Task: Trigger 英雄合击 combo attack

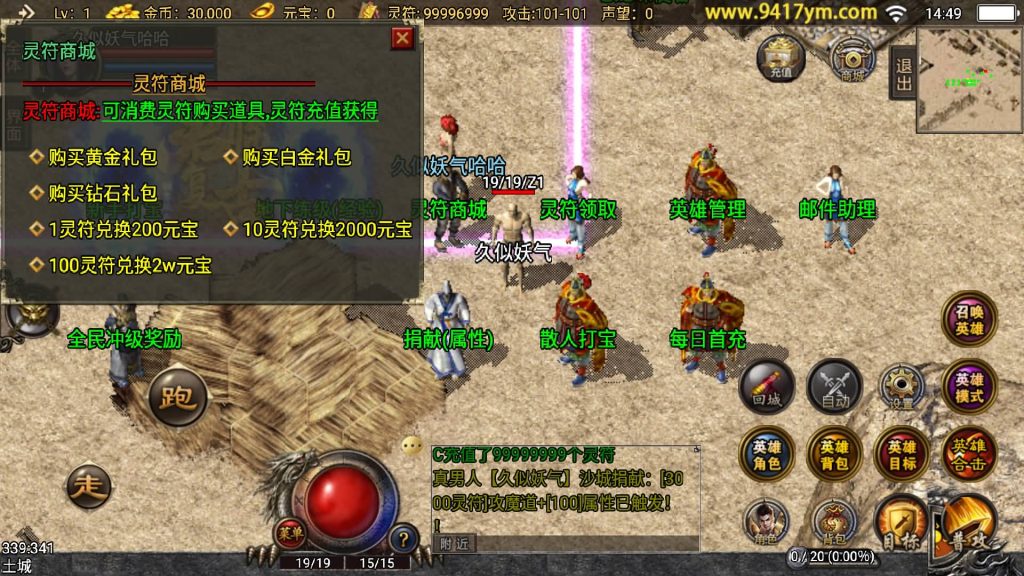Action: pos(969,455)
